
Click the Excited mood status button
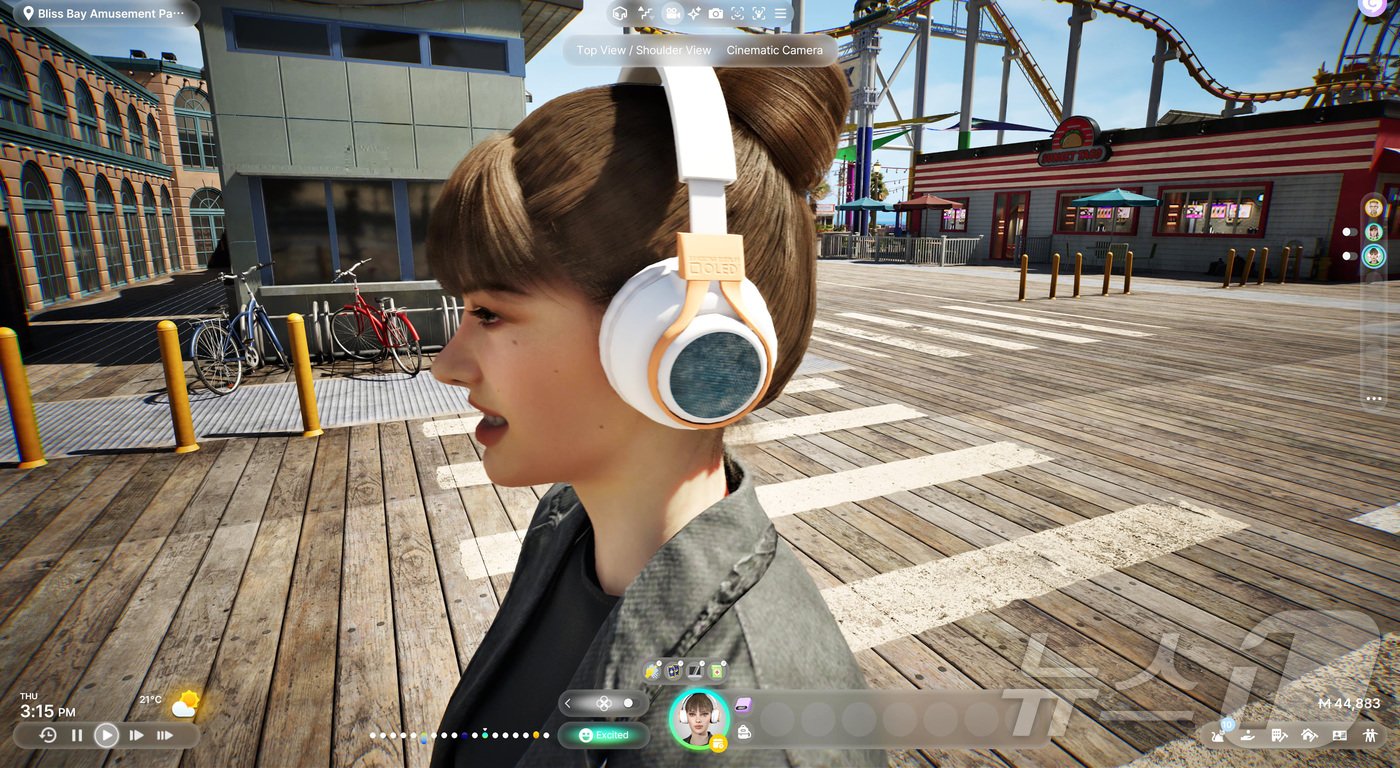point(604,735)
